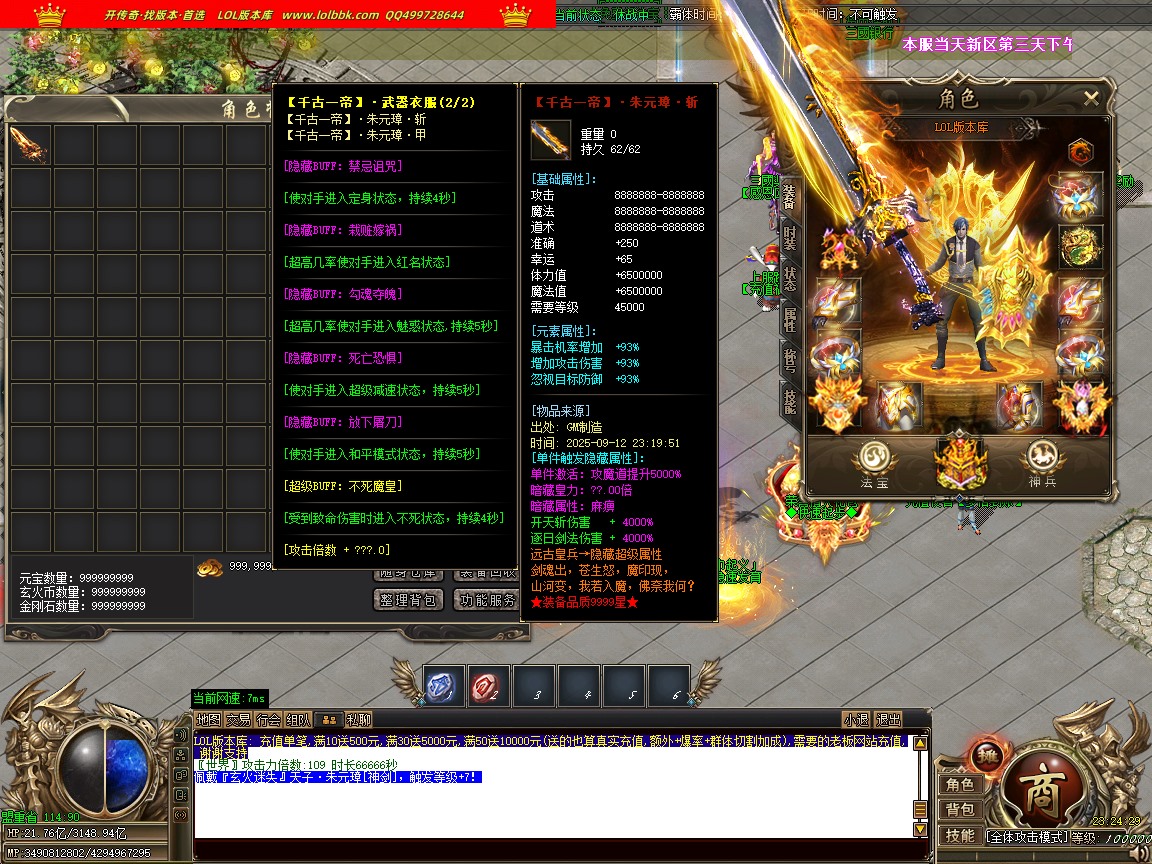Choose the 私聊 private chat tab

(358, 719)
